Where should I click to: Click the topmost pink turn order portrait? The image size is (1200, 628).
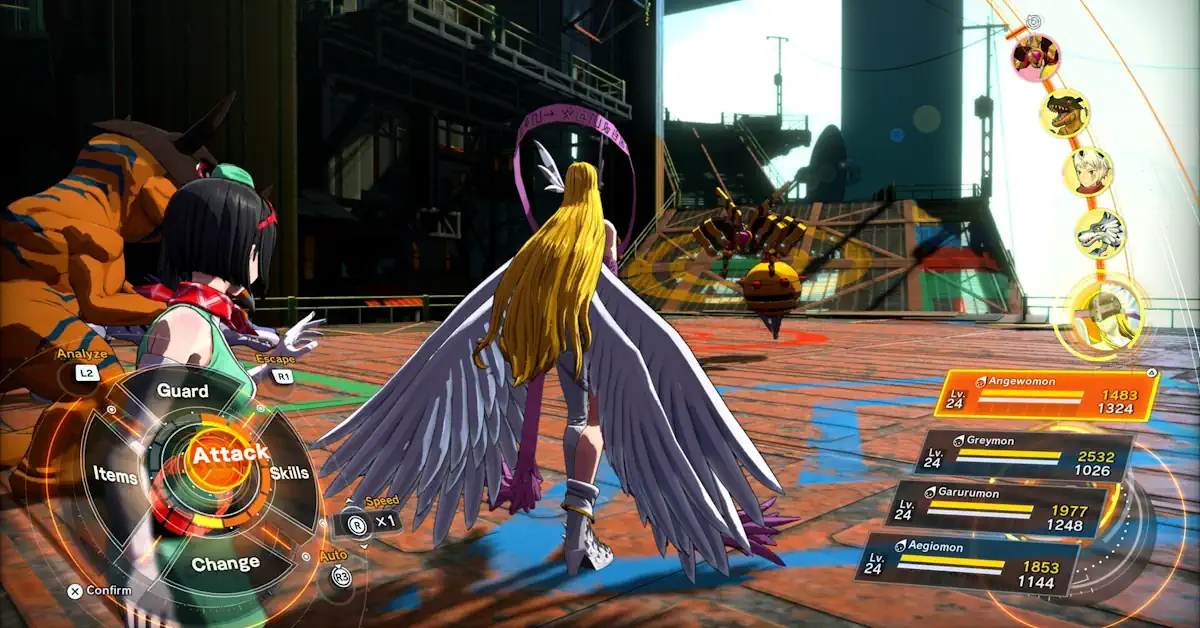pos(1035,56)
